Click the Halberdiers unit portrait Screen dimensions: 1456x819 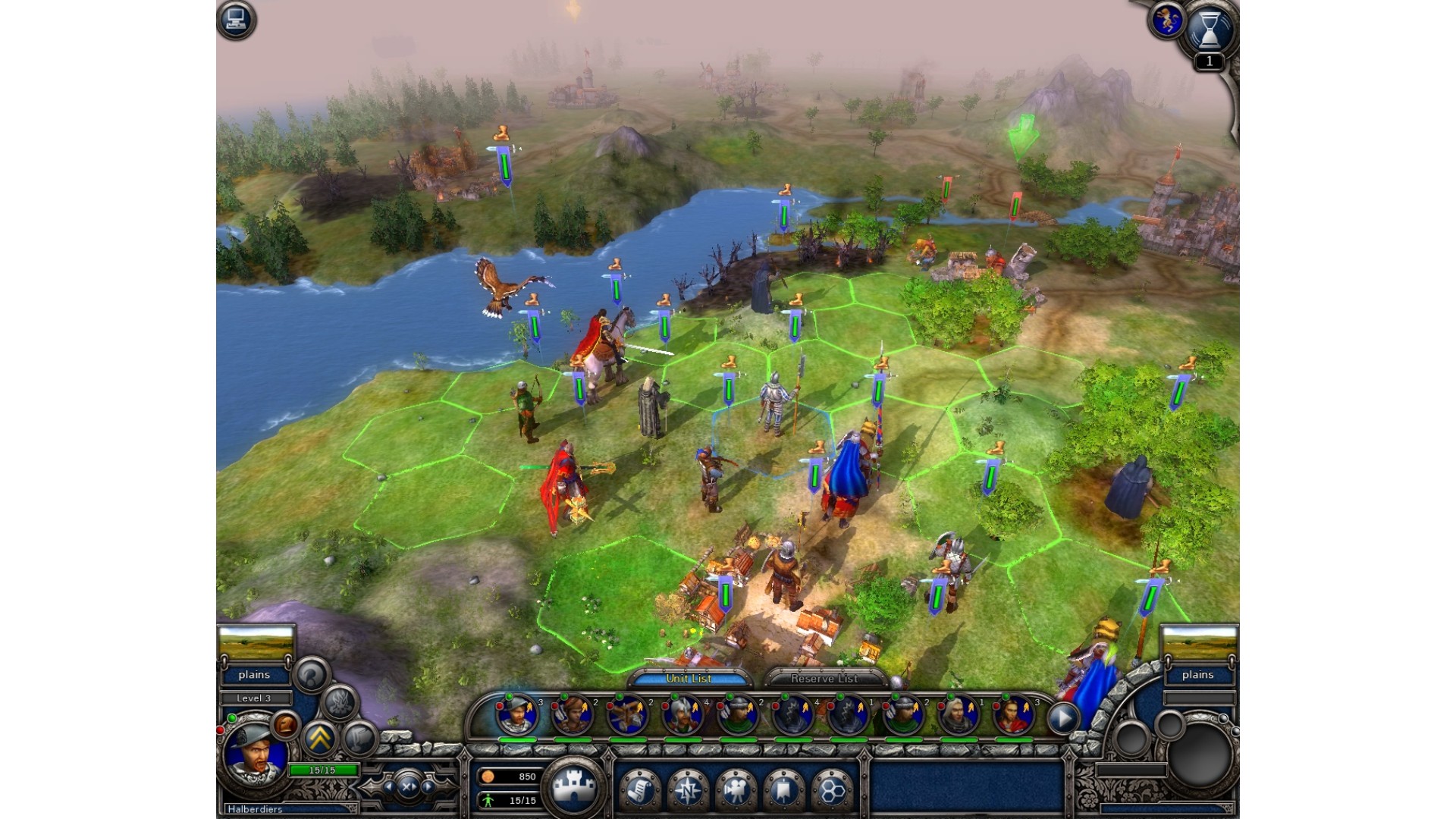(256, 755)
